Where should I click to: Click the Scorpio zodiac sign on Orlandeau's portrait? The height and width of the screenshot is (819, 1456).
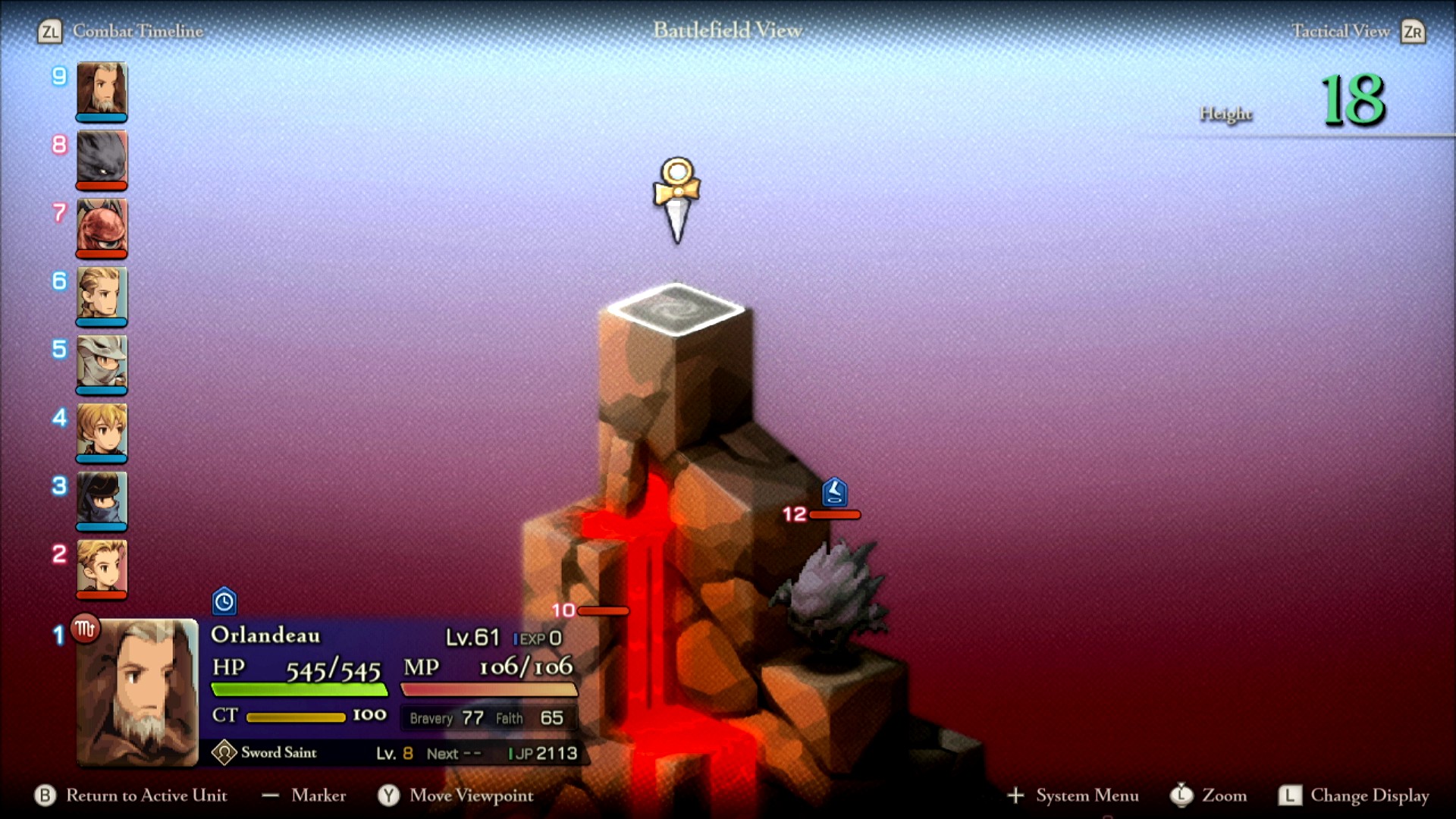[85, 629]
